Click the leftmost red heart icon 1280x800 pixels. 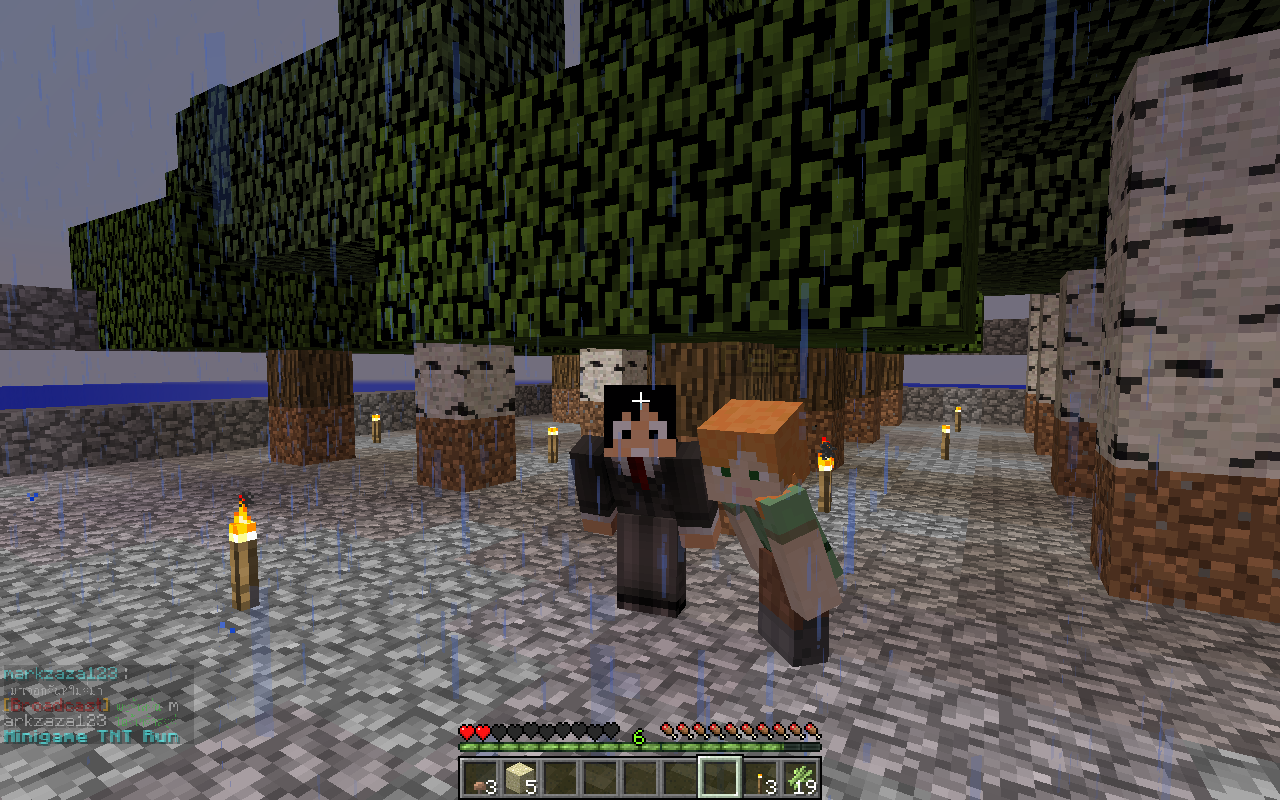click(x=466, y=730)
